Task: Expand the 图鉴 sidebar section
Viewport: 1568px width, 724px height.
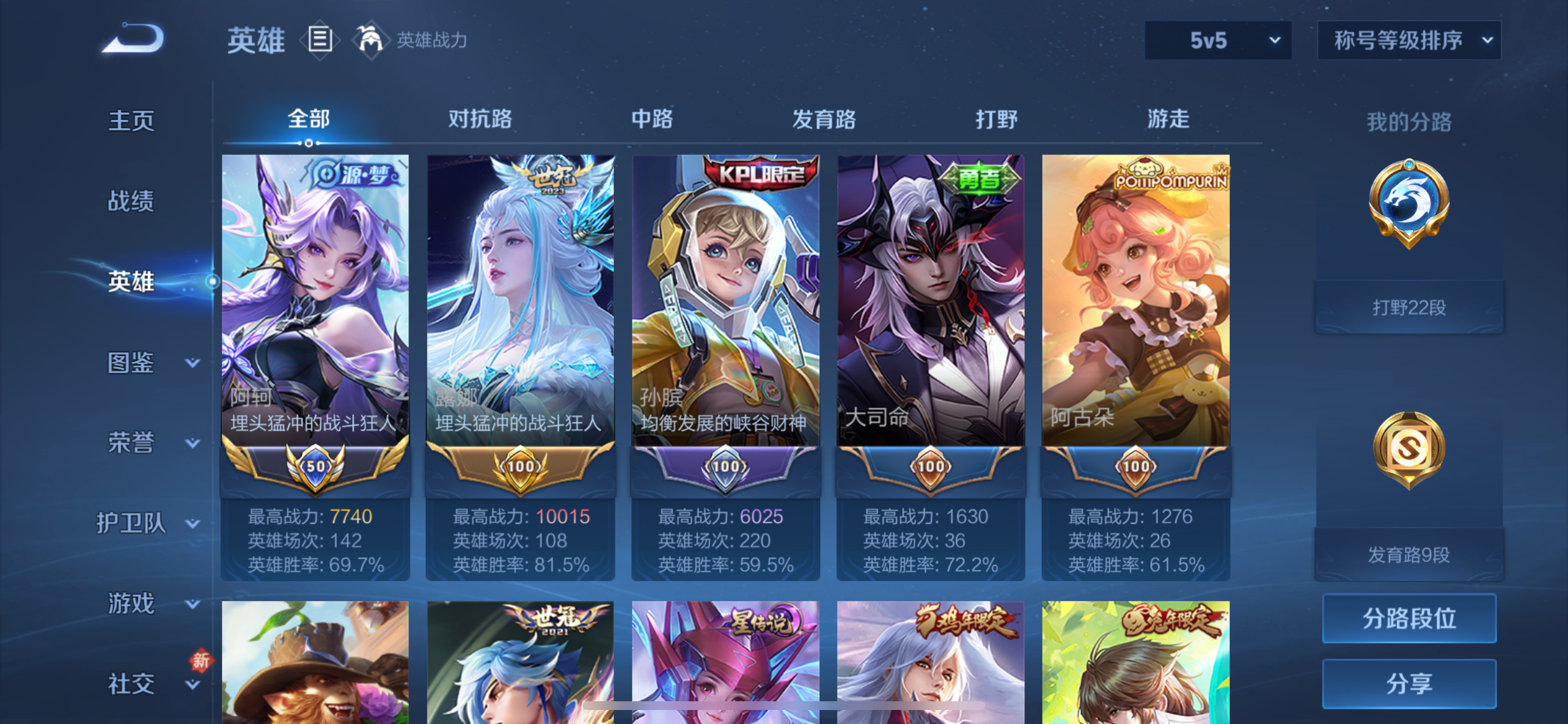Action: [x=131, y=363]
